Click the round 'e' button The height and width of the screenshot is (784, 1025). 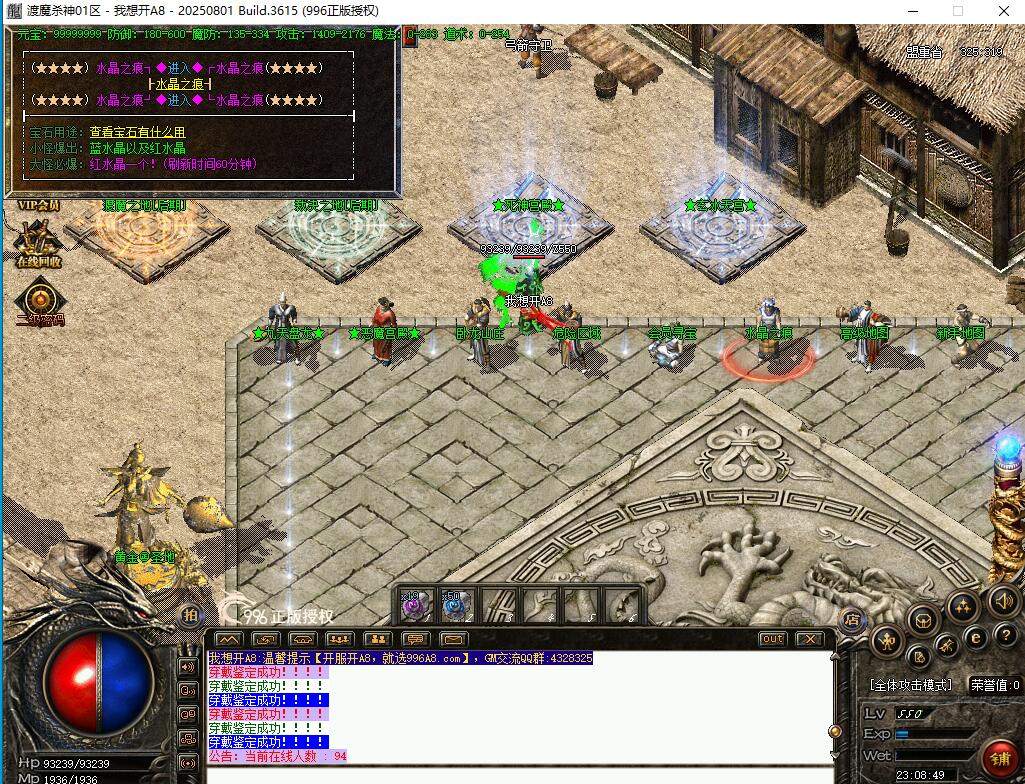(x=976, y=638)
